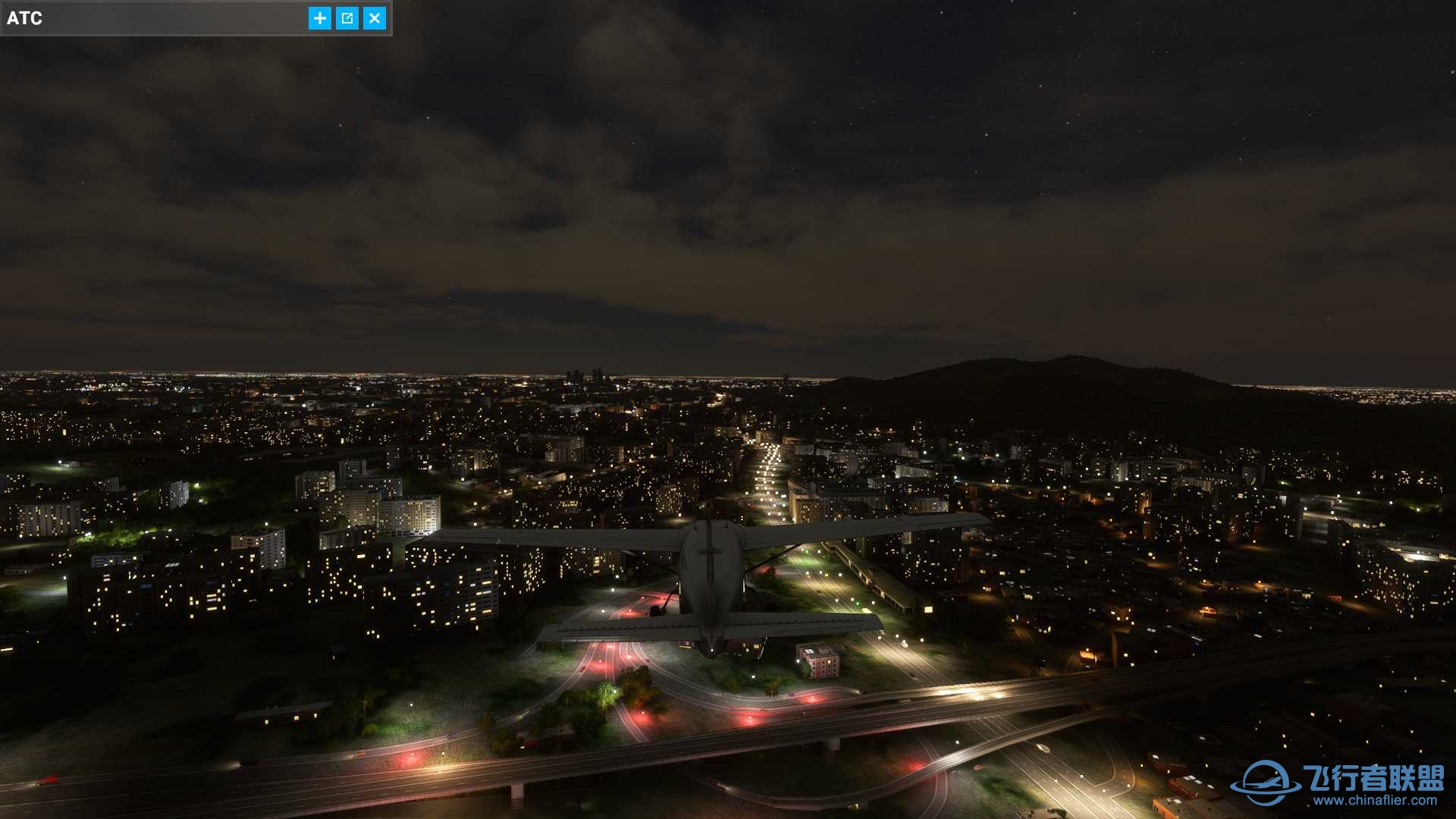Toggle the ATC window visibility with the X control
This screenshot has height=819, width=1456.
375,18
